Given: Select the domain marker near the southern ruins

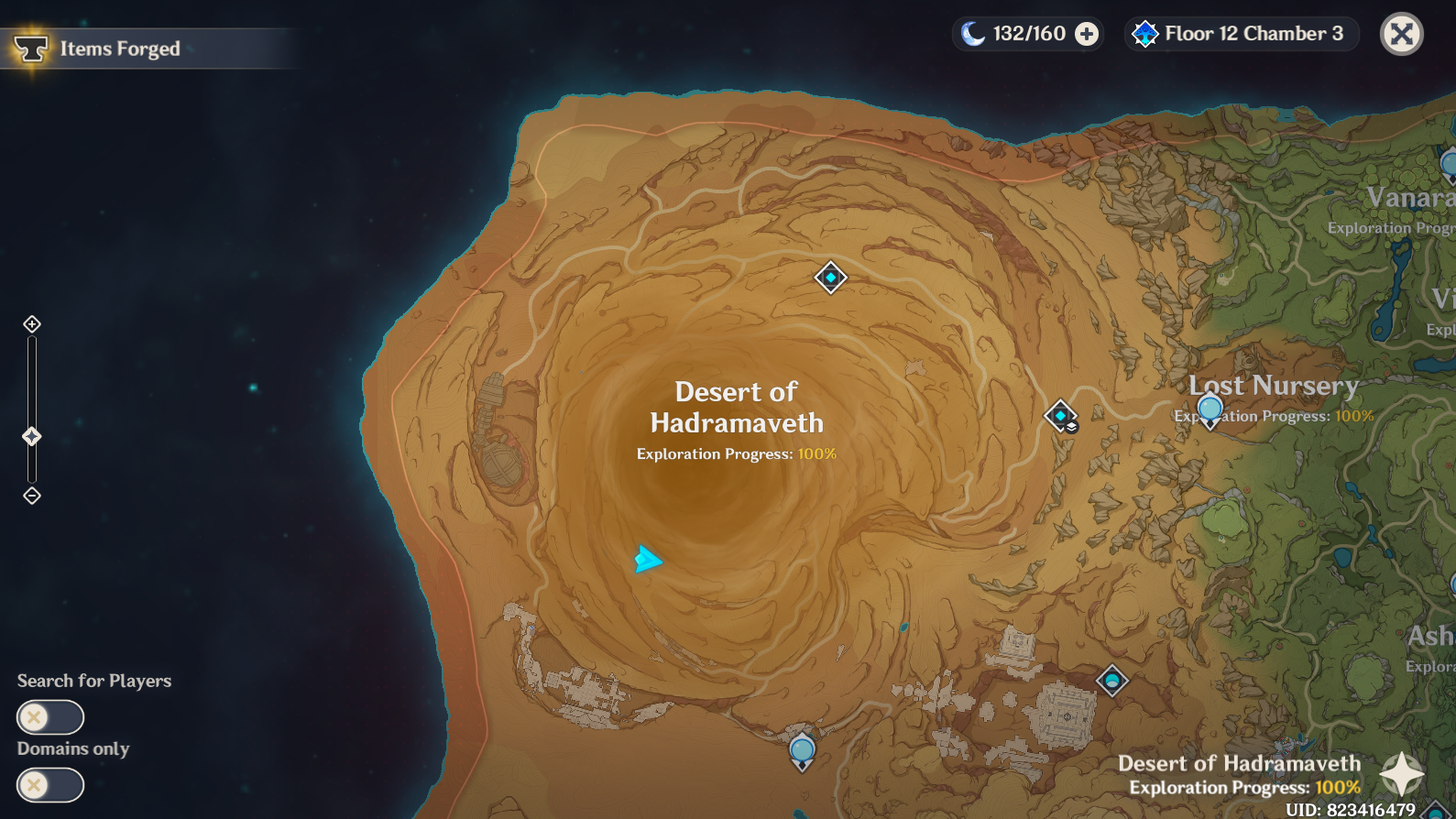Looking at the screenshot, I should tap(1111, 680).
